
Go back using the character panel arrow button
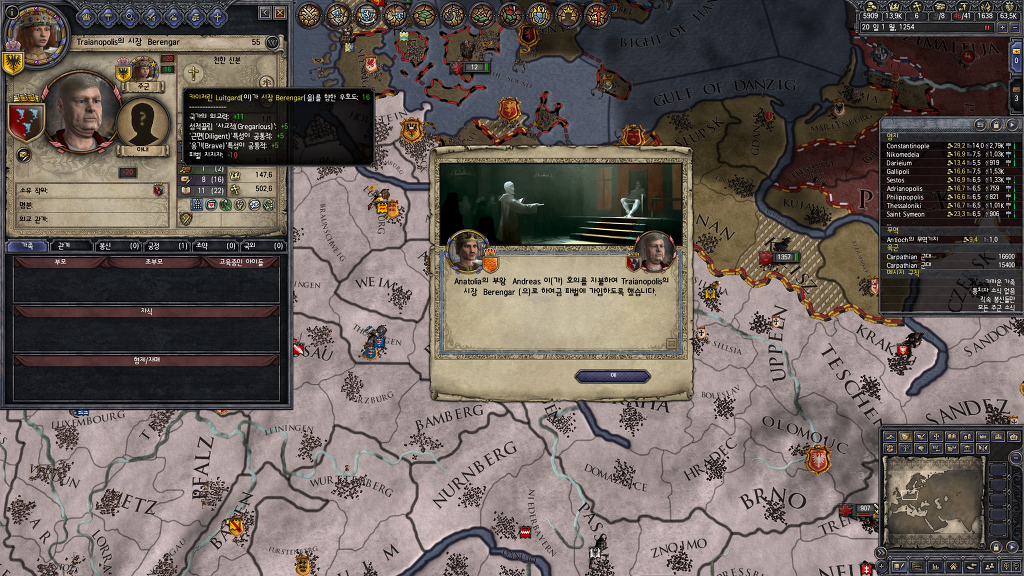pos(265,13)
